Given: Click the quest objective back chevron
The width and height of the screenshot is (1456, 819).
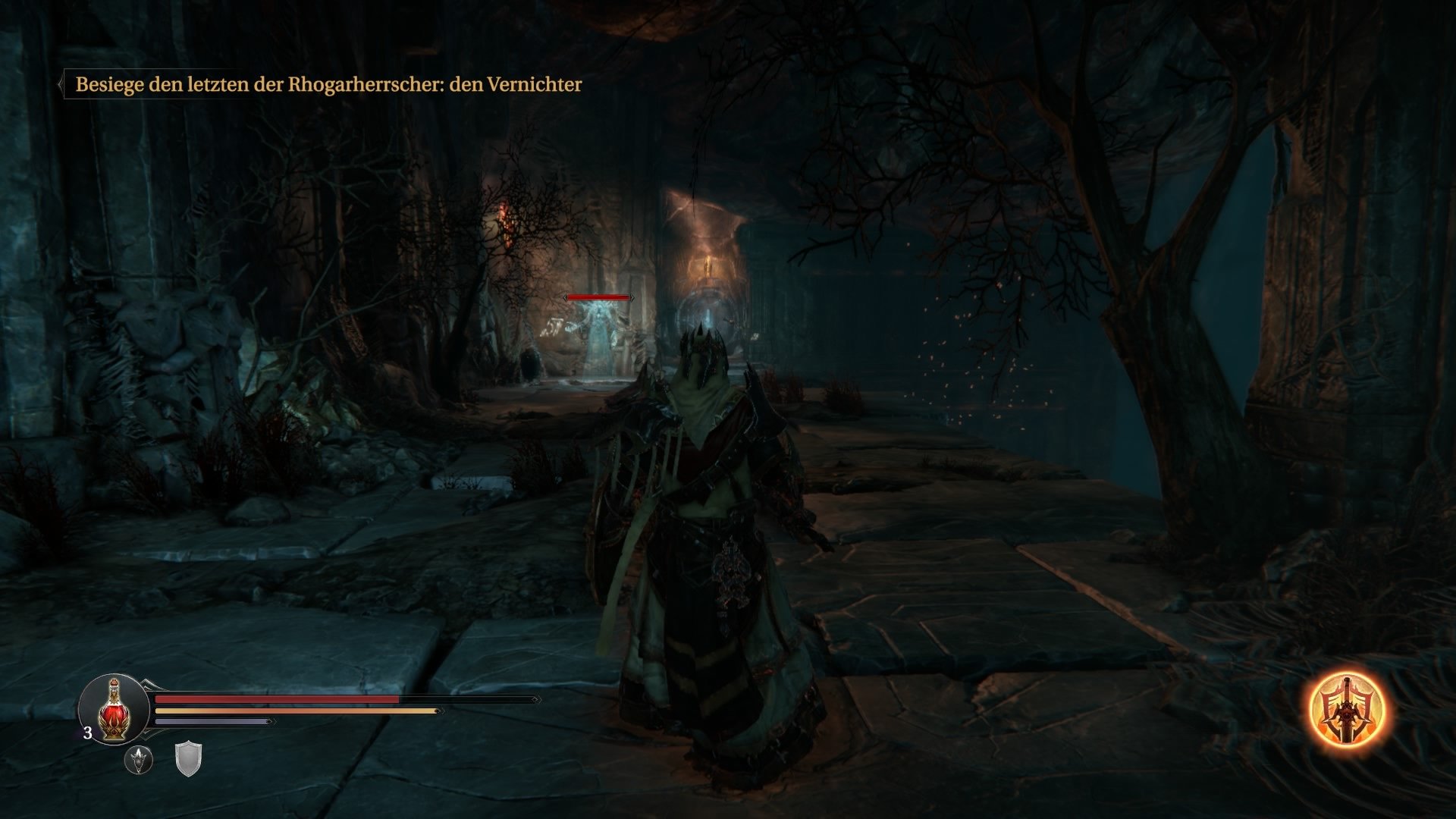Looking at the screenshot, I should (61, 83).
